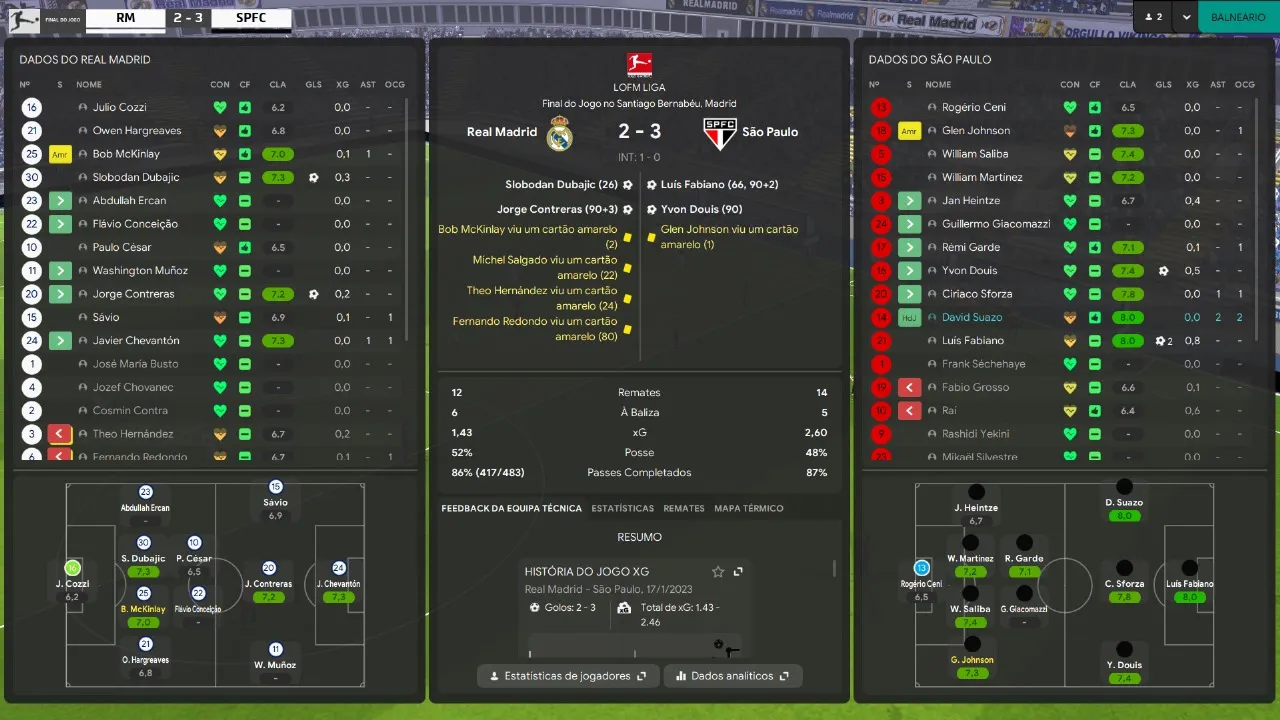Open Estatísticas de jogadores
The image size is (1280, 720).
[x=568, y=676]
